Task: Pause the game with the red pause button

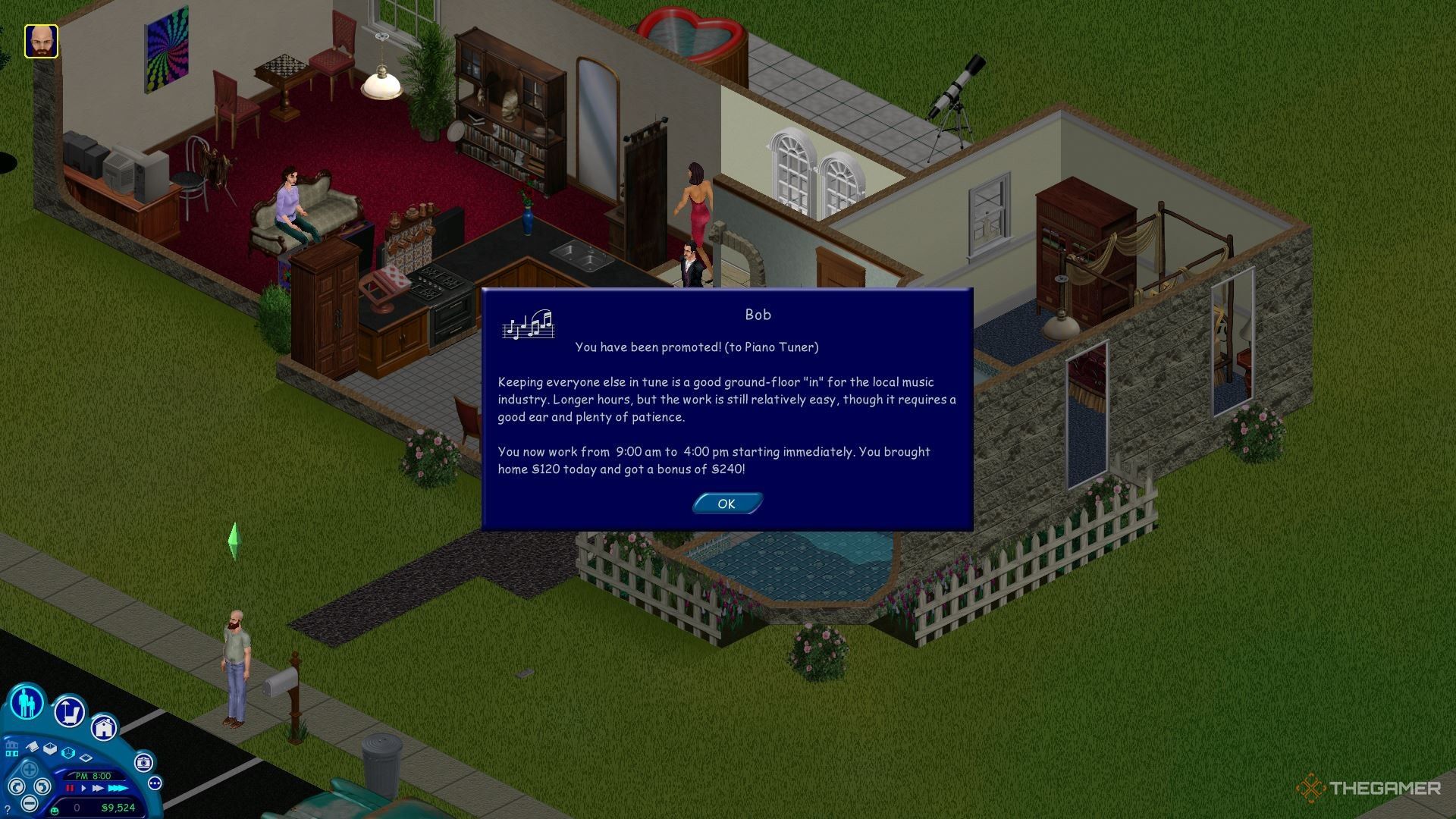Action: [70, 788]
